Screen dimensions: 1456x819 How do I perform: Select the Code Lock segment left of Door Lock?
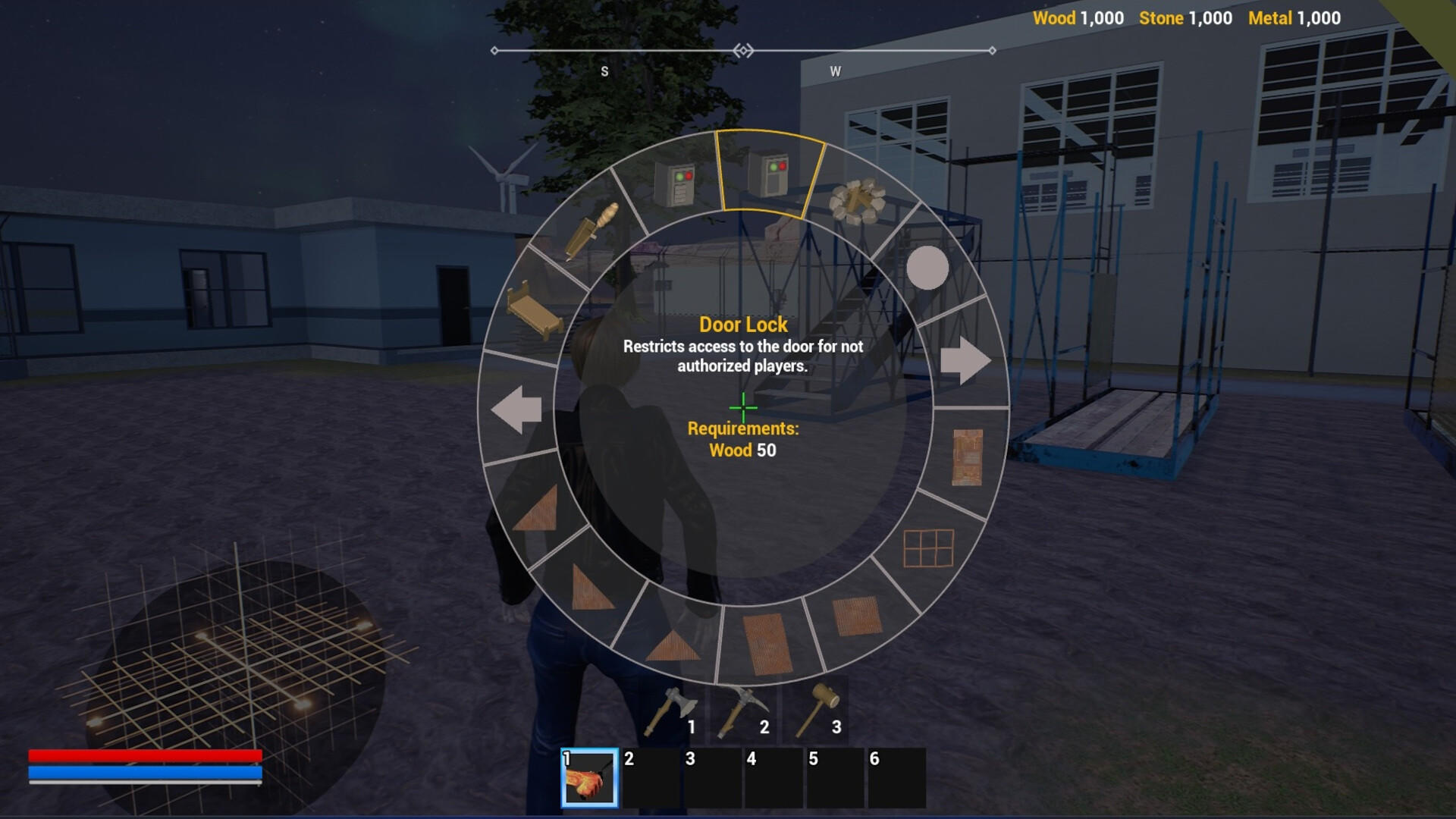tap(675, 182)
